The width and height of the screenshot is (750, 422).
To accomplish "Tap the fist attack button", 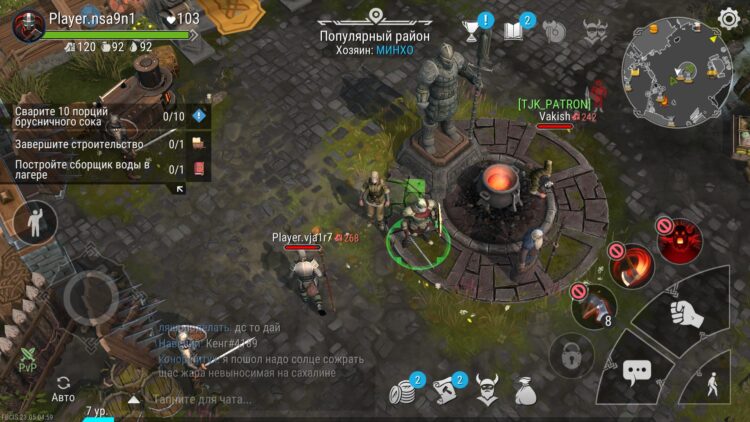I will point(686,312).
